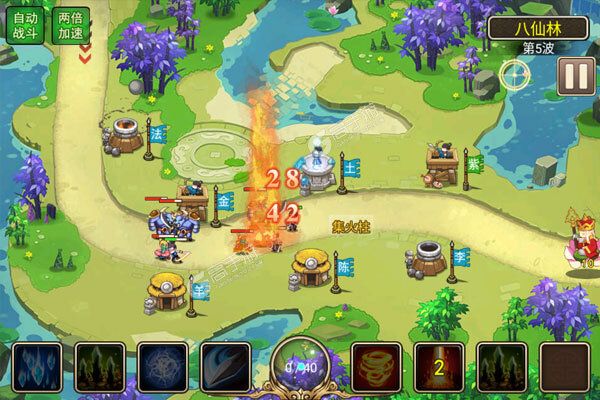Select the red skill showing number 2

point(438,366)
